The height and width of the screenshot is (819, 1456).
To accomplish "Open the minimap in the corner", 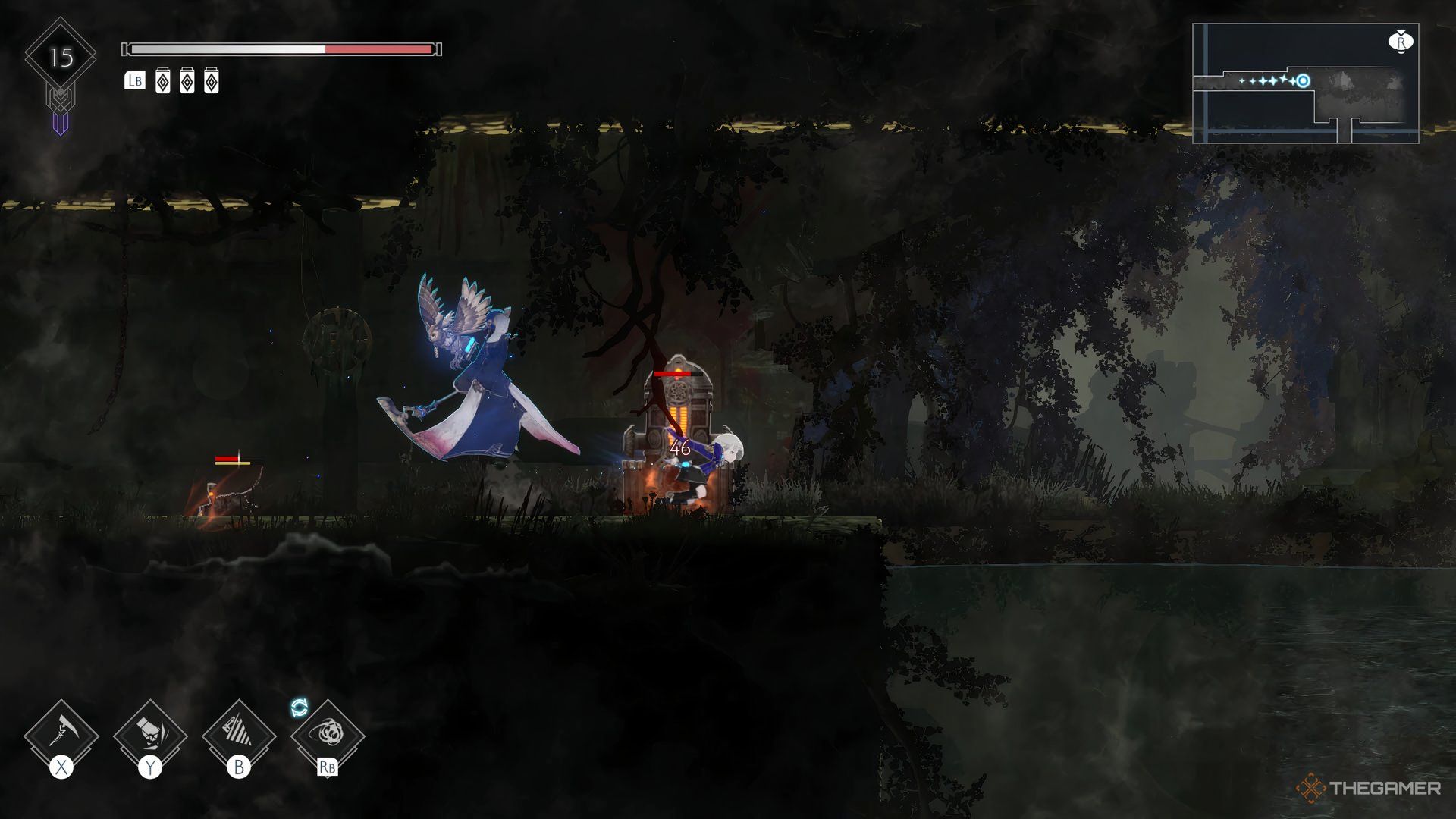I will pos(1305,83).
